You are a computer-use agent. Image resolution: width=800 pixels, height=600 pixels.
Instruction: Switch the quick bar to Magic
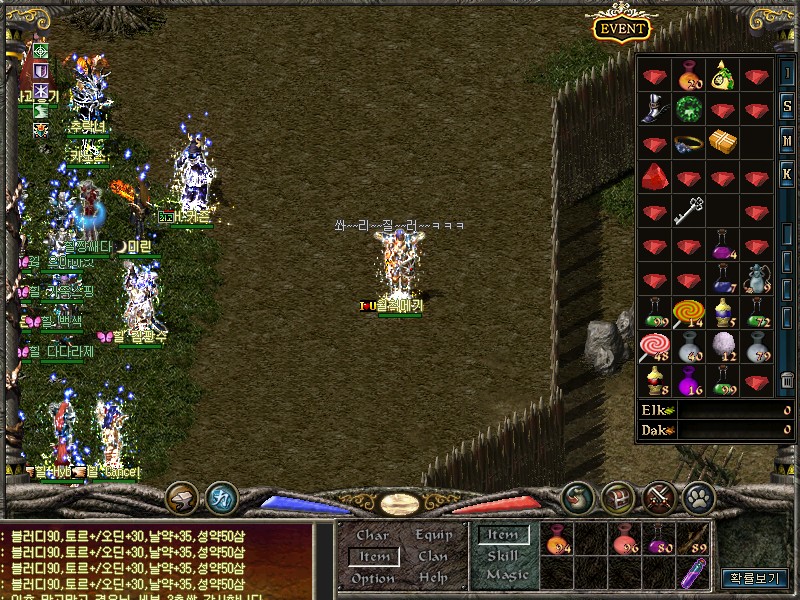pos(505,575)
